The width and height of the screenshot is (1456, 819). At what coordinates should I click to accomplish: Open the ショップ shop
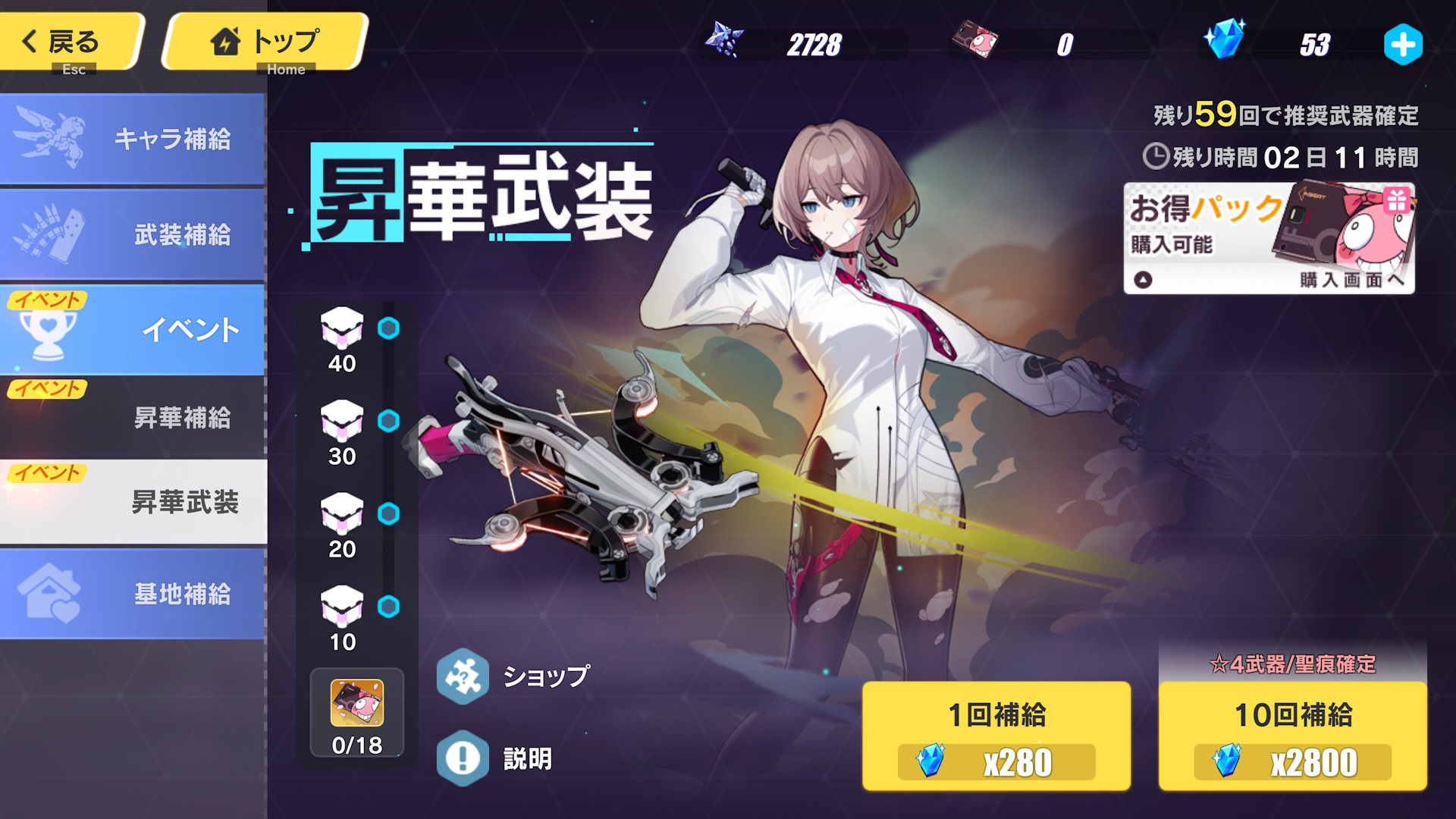point(514,676)
